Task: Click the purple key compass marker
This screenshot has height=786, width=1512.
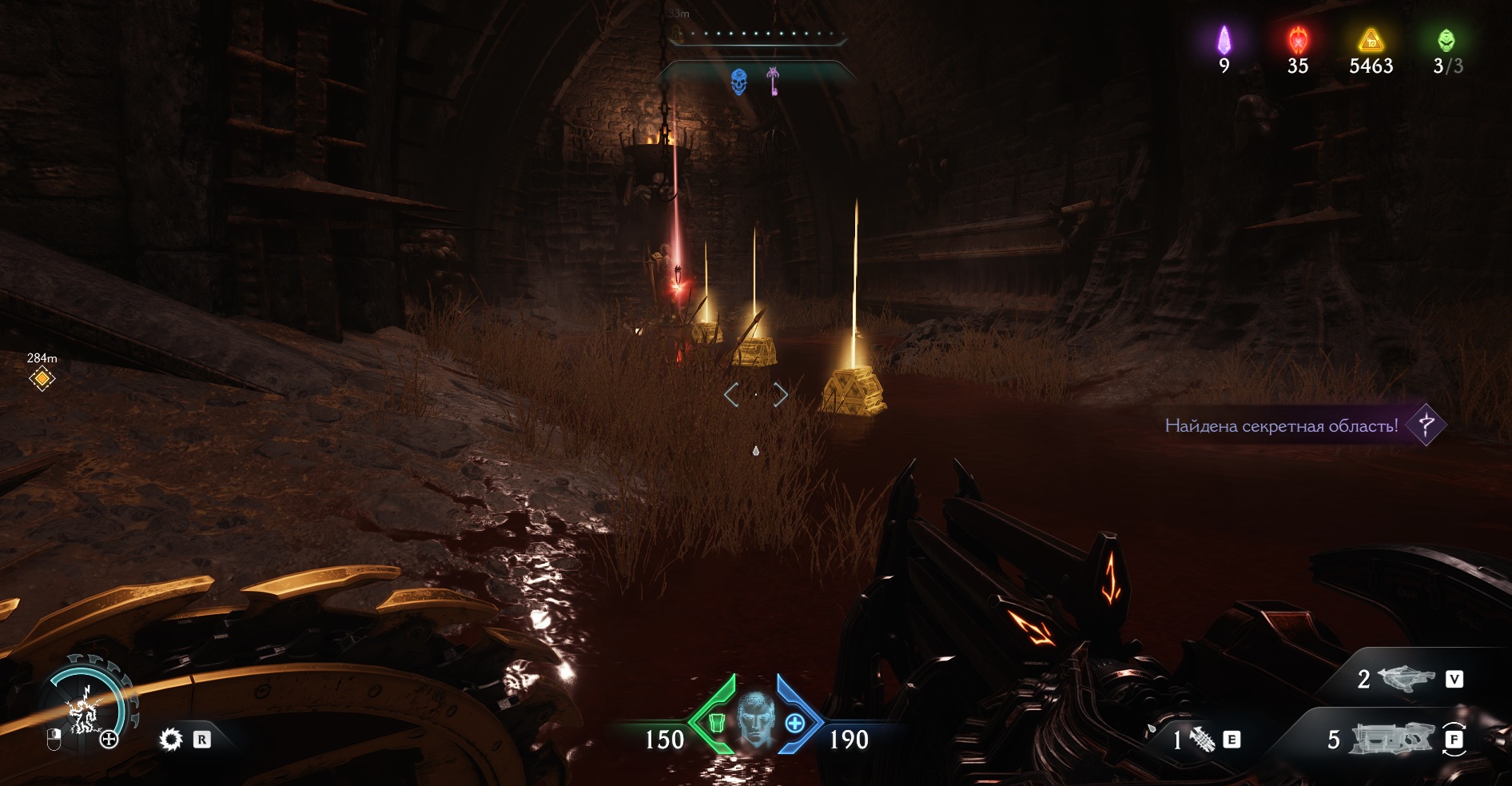Action: tap(773, 81)
